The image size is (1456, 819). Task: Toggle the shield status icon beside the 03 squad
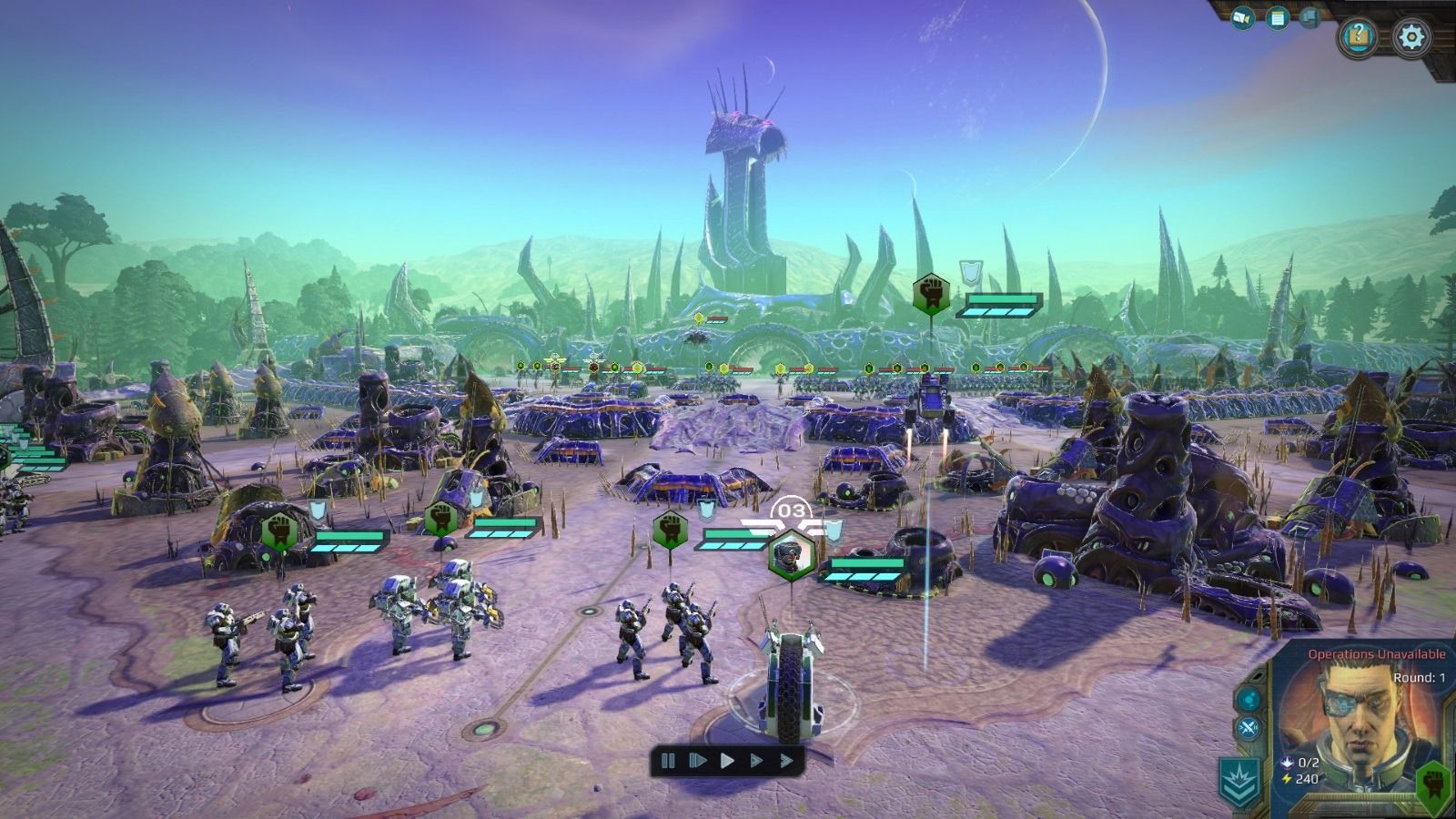(834, 531)
